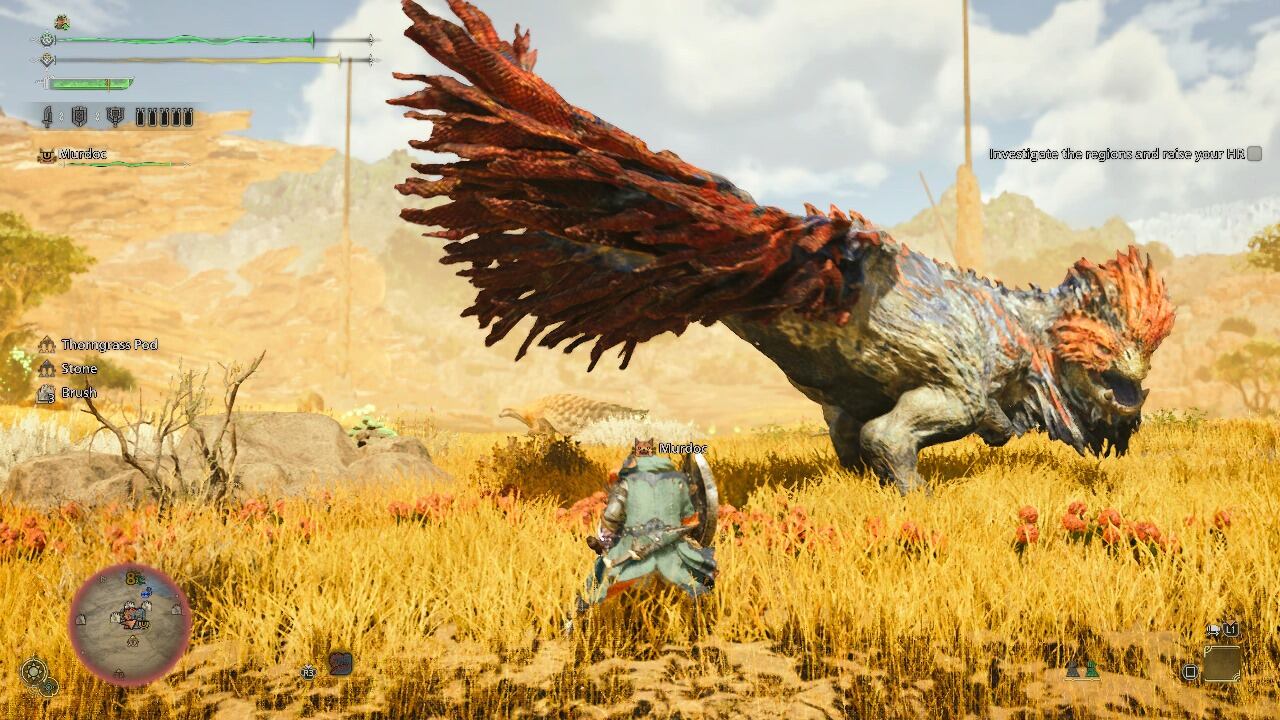Image resolution: width=1280 pixels, height=720 pixels.
Task: Select the shield icon in weapon gauge
Action: (79, 117)
